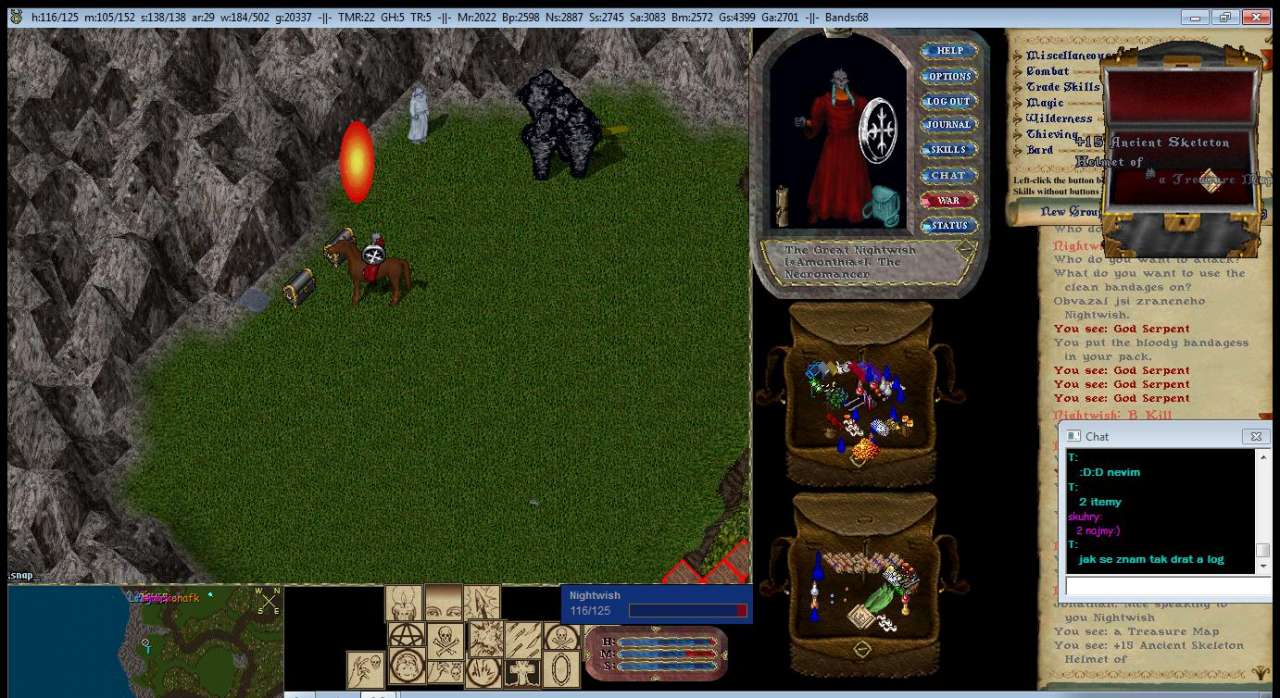Close the Chat window
This screenshot has width=1280, height=698.
1255,437
